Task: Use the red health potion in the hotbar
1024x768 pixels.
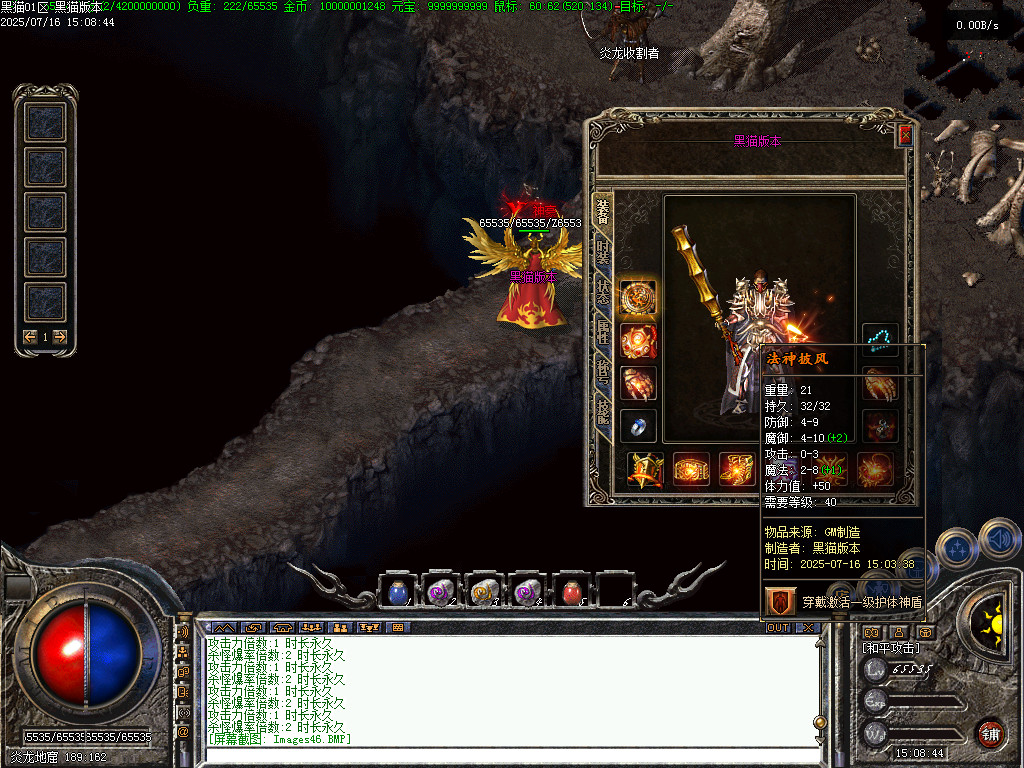Action: coord(572,593)
